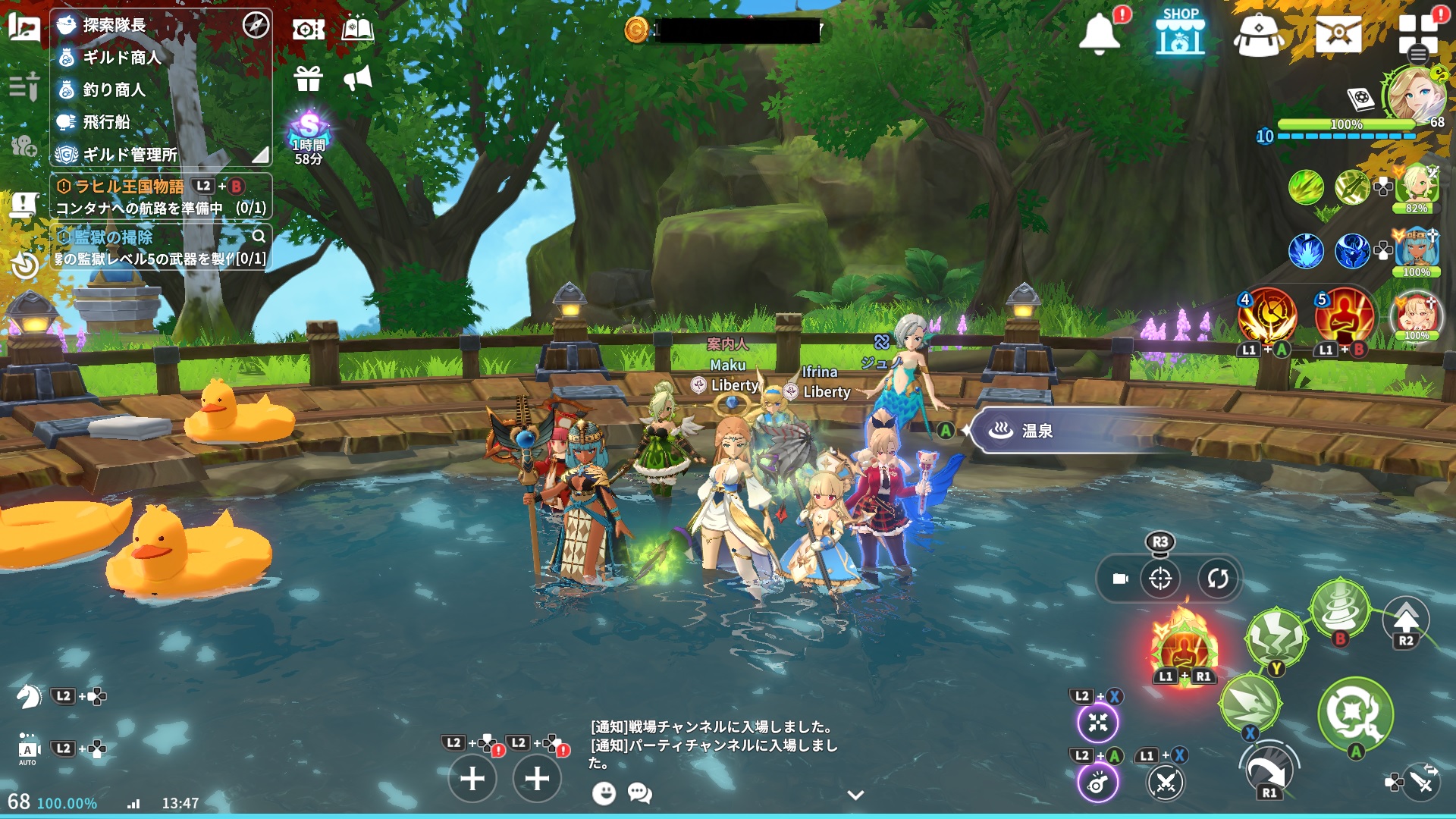1456x819 pixels.
Task: Choose 釣り商人 from the NPC list
Action: [x=114, y=90]
